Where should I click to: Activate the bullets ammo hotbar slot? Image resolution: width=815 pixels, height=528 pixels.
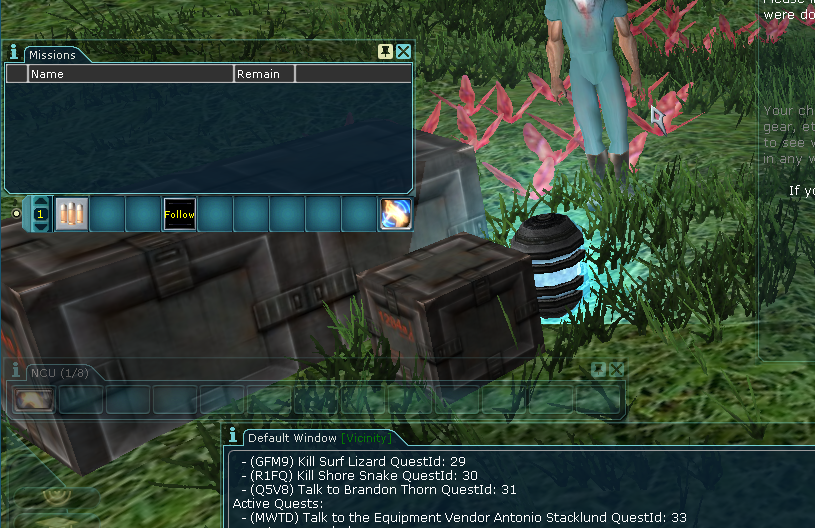71,214
